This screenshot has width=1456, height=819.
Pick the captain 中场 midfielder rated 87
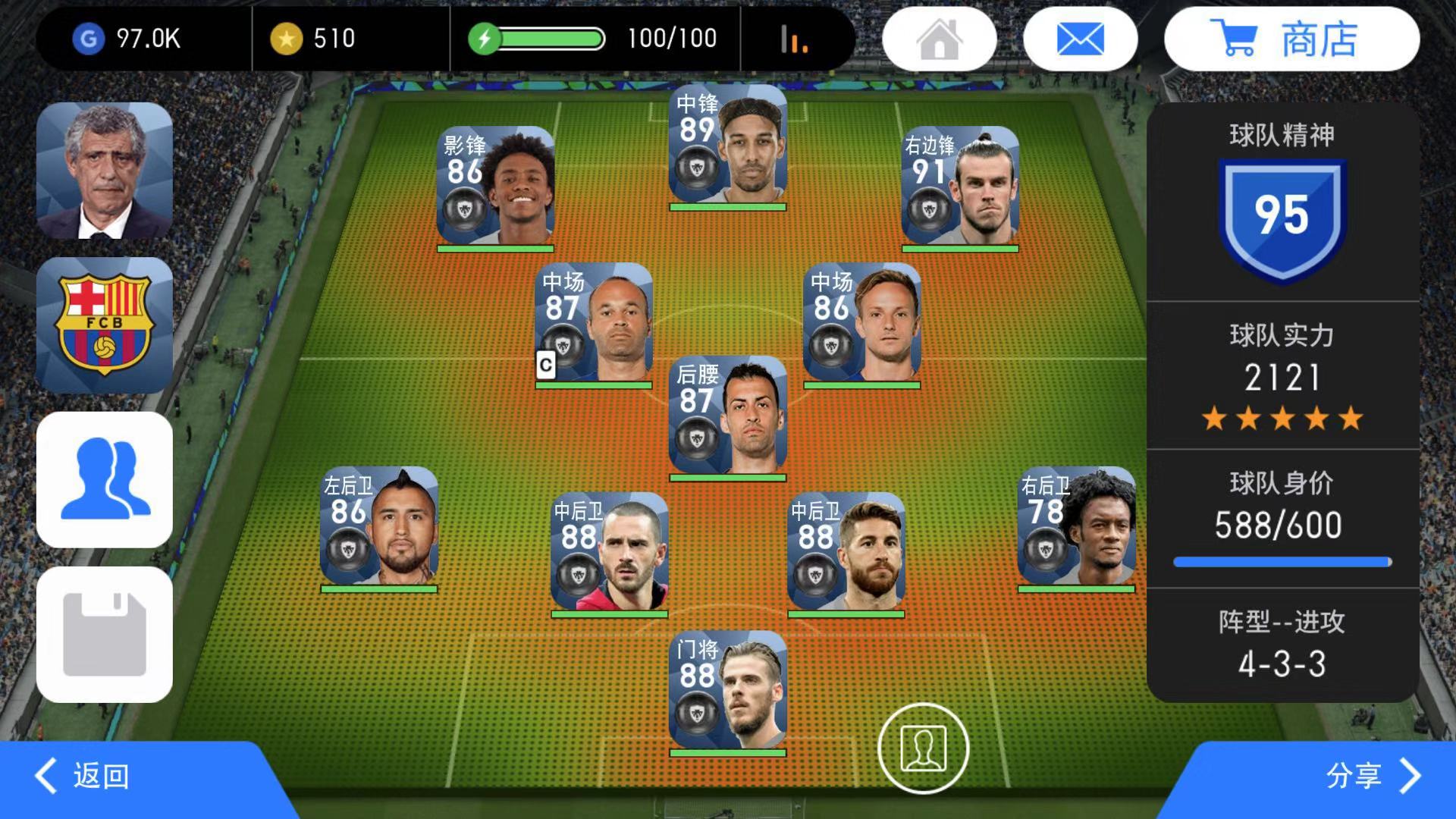(594, 325)
